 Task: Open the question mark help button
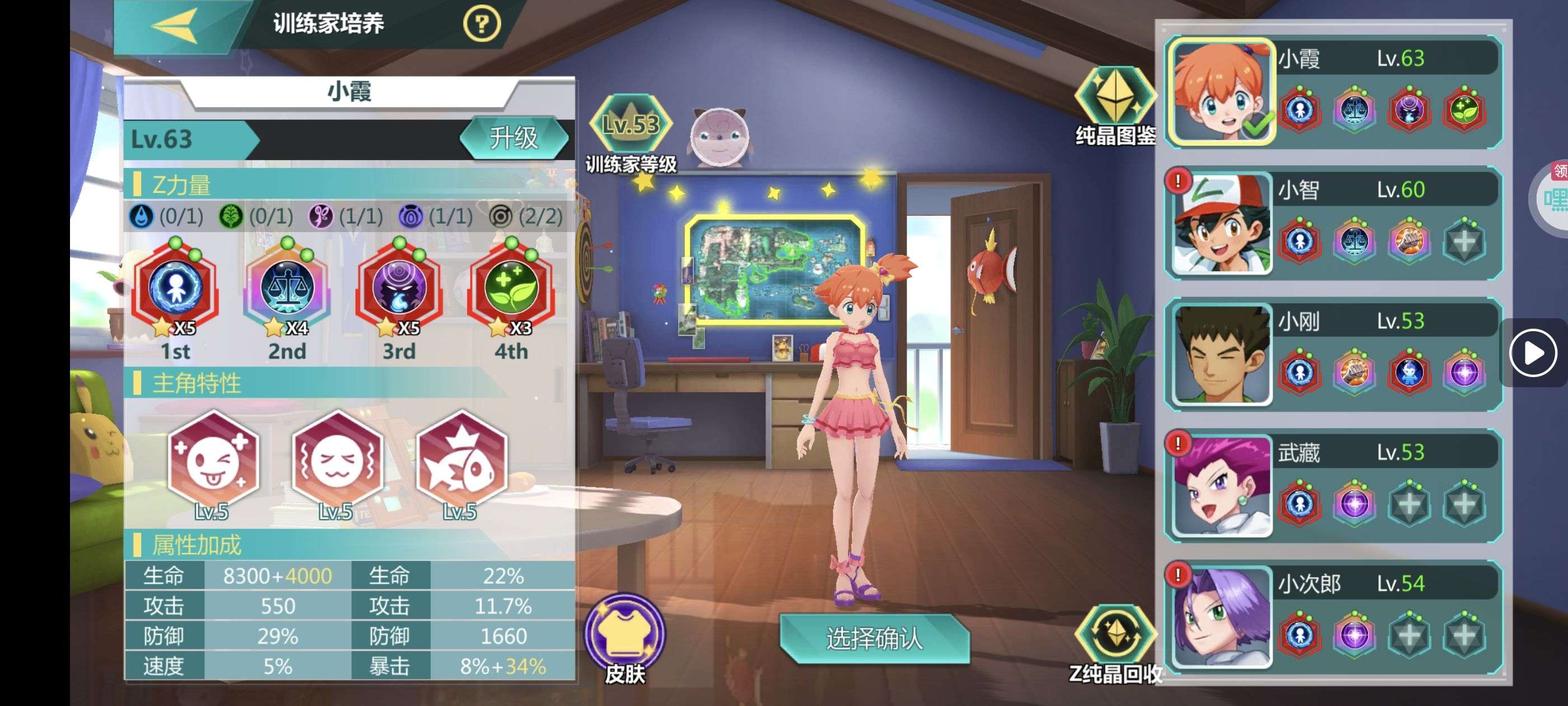[x=482, y=24]
